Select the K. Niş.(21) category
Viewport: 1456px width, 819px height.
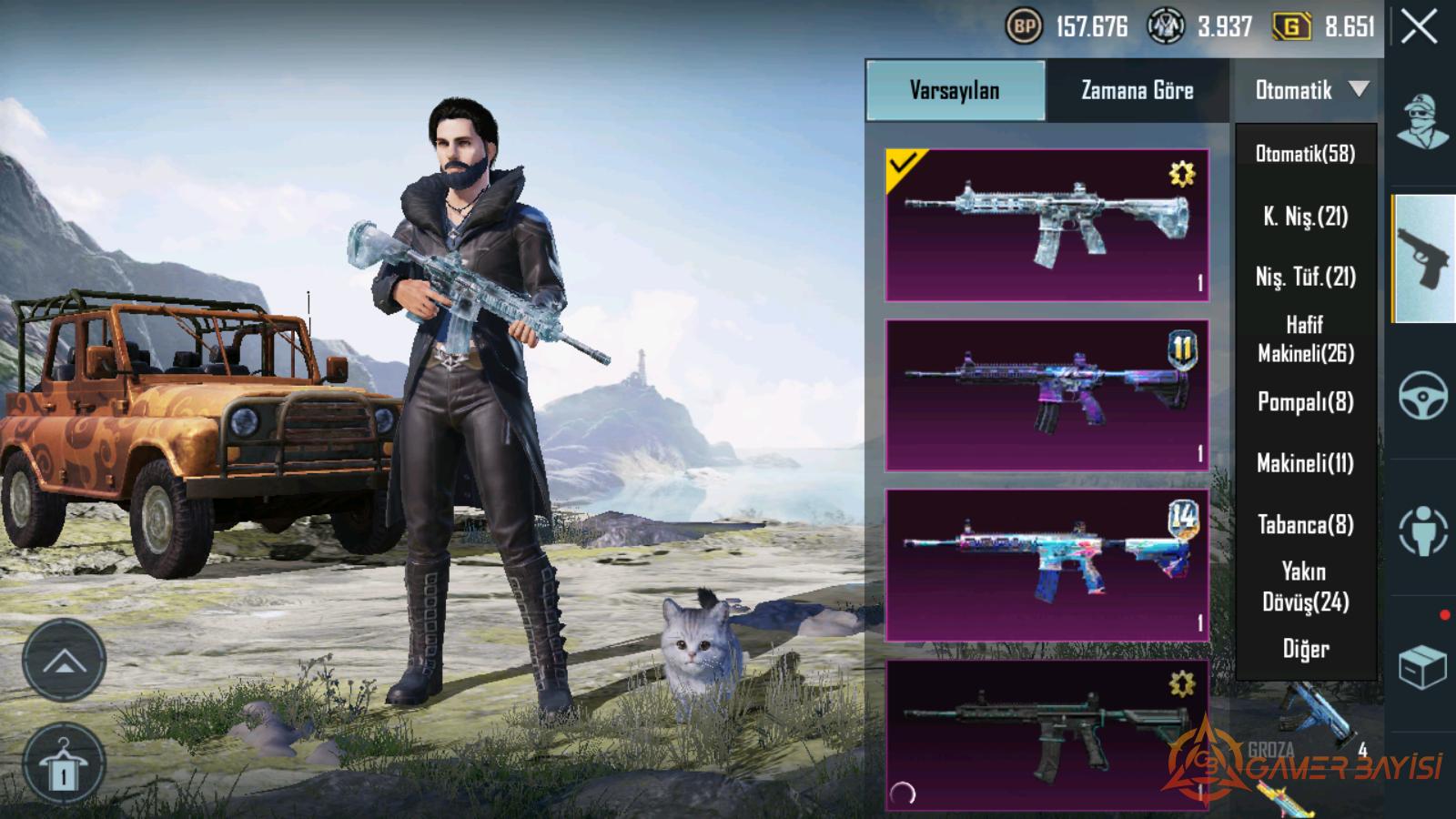[1305, 217]
